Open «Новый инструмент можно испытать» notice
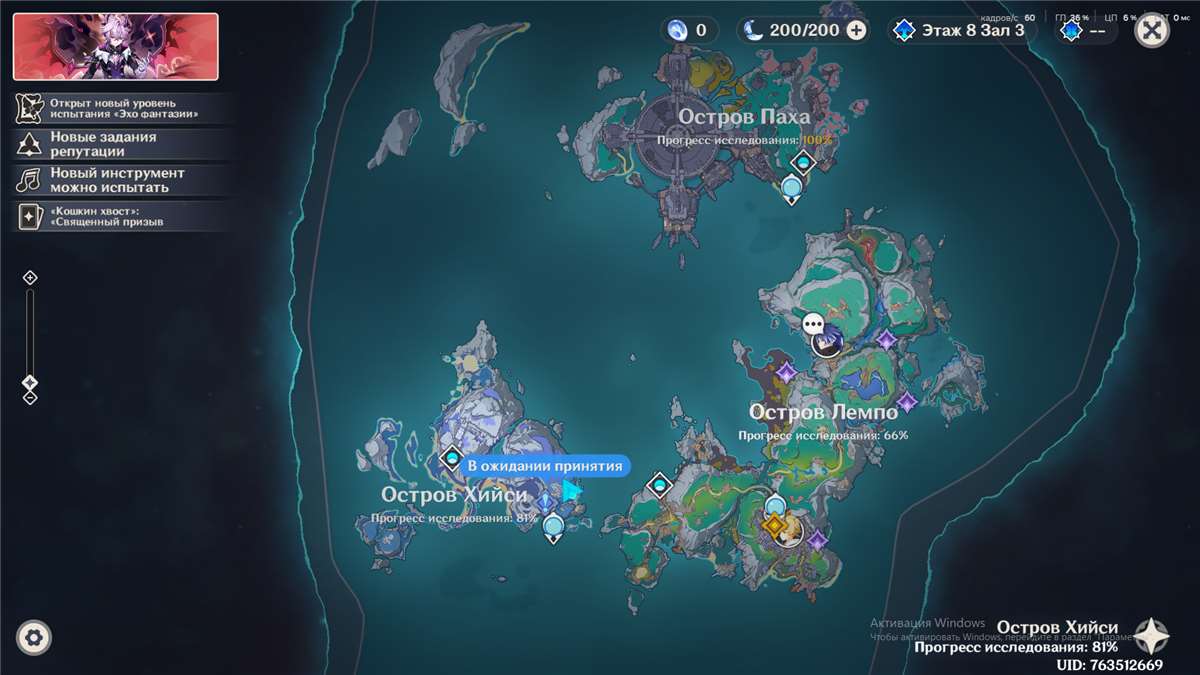Image resolution: width=1200 pixels, height=675 pixels. [x=117, y=180]
